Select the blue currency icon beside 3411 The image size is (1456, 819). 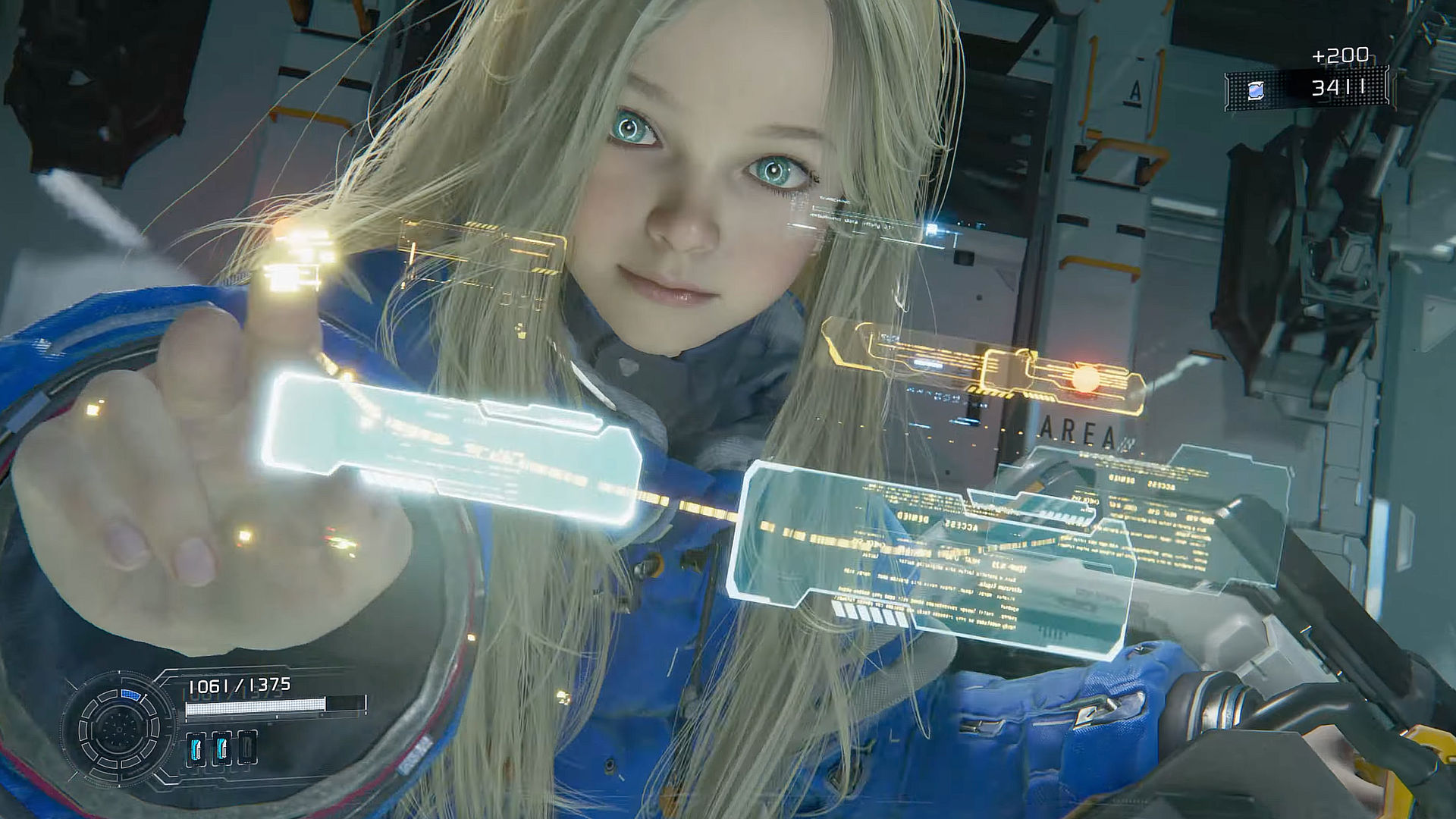pyautogui.click(x=1256, y=90)
